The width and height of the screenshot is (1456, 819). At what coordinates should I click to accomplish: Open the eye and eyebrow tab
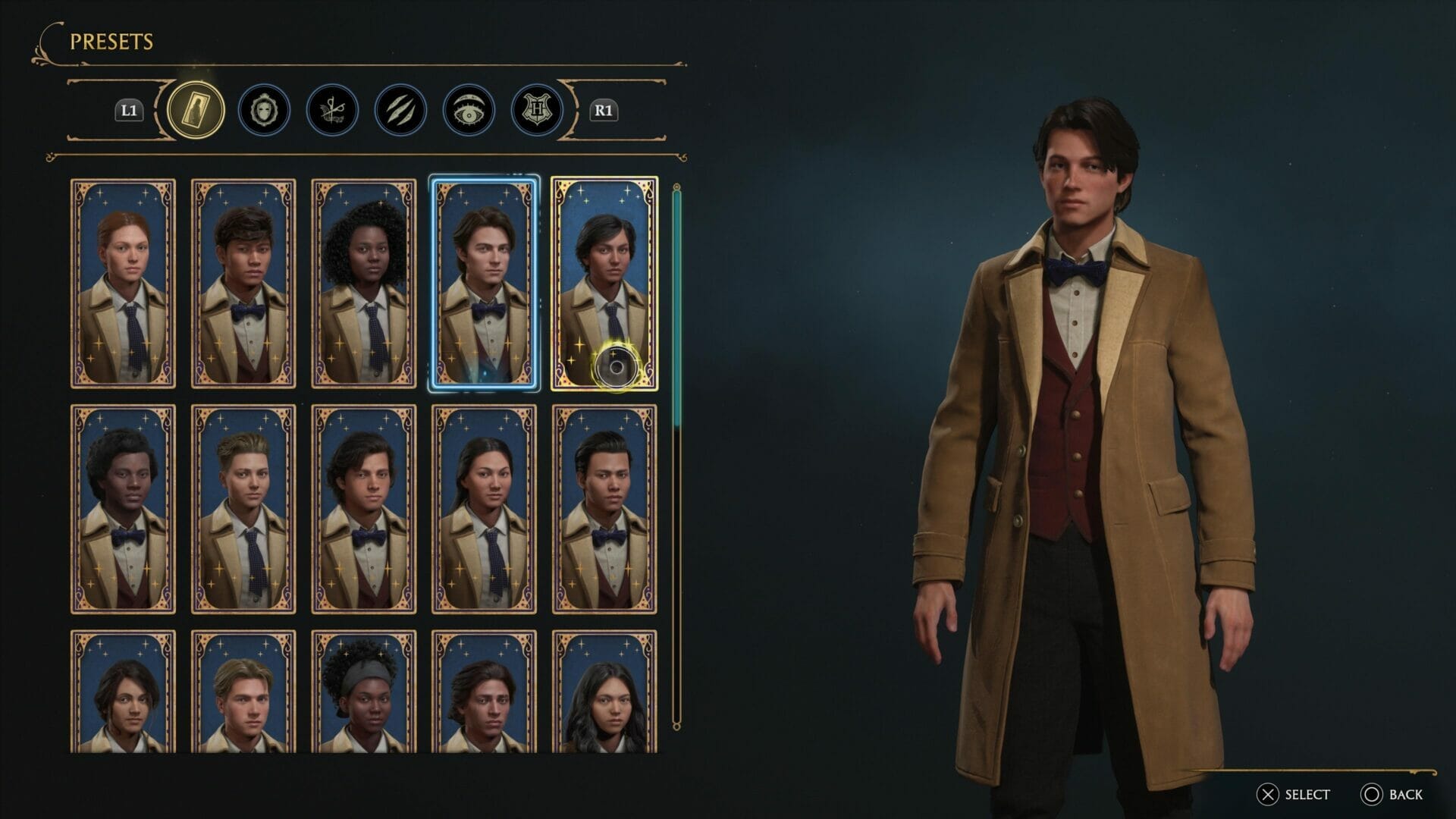469,110
